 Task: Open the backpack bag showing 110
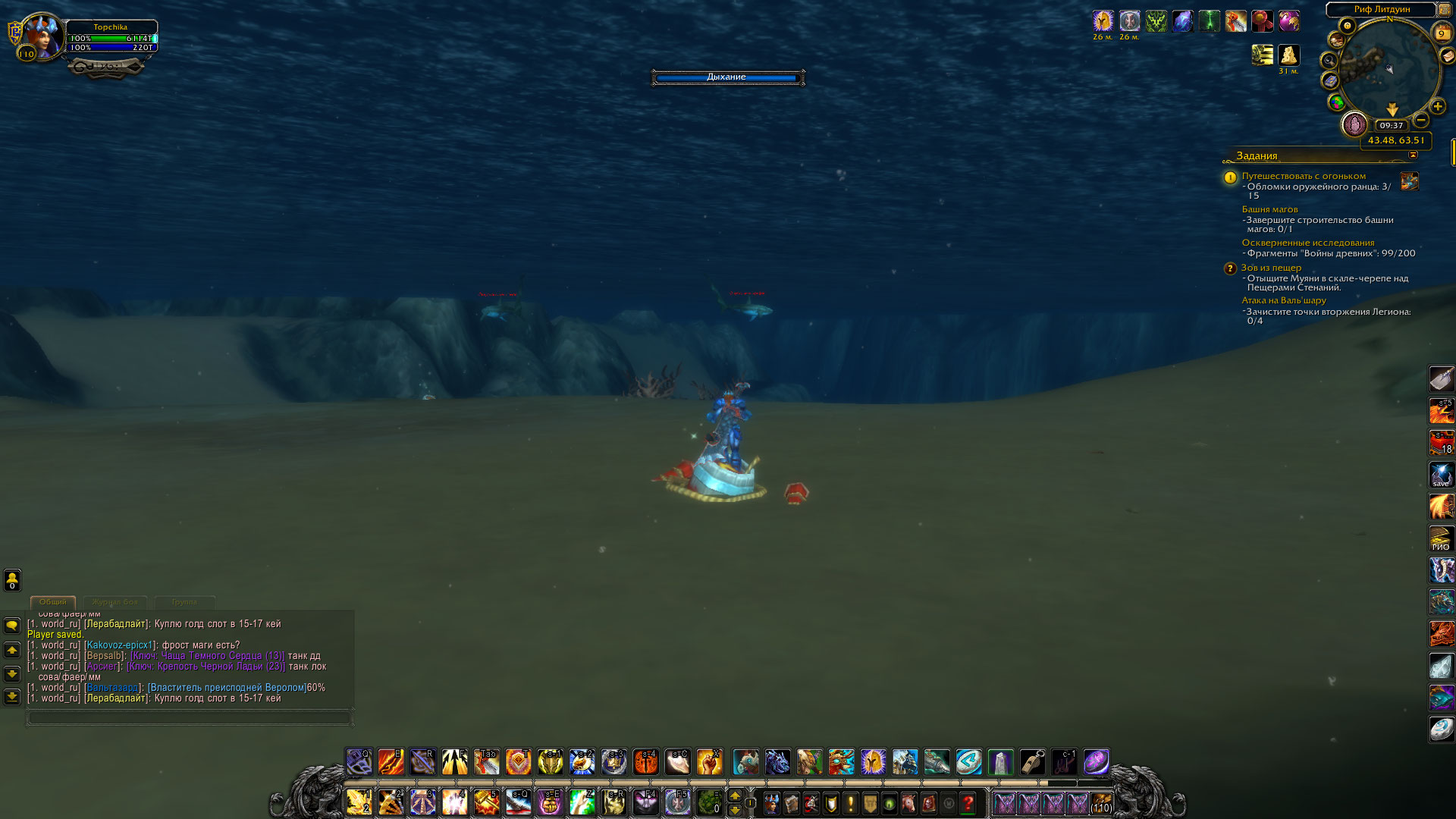pos(1100,803)
